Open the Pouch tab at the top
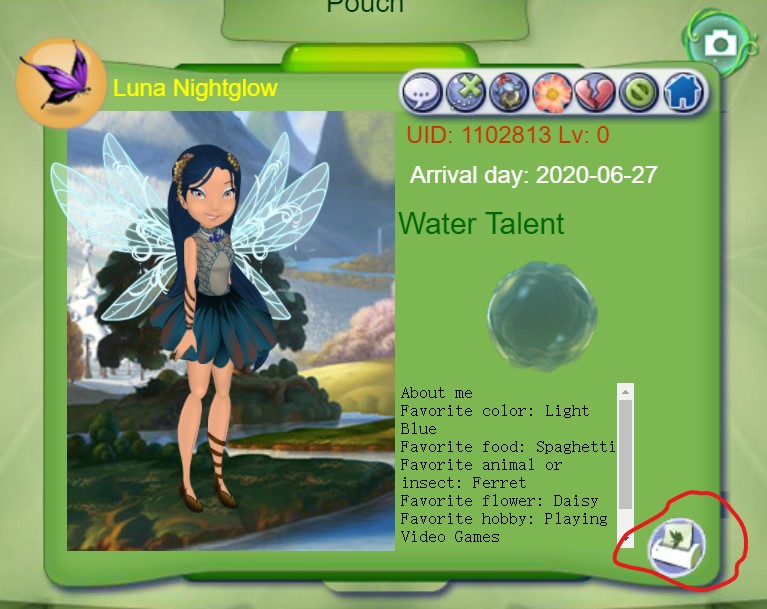Screen dimensions: 767x609 (x=365, y=12)
